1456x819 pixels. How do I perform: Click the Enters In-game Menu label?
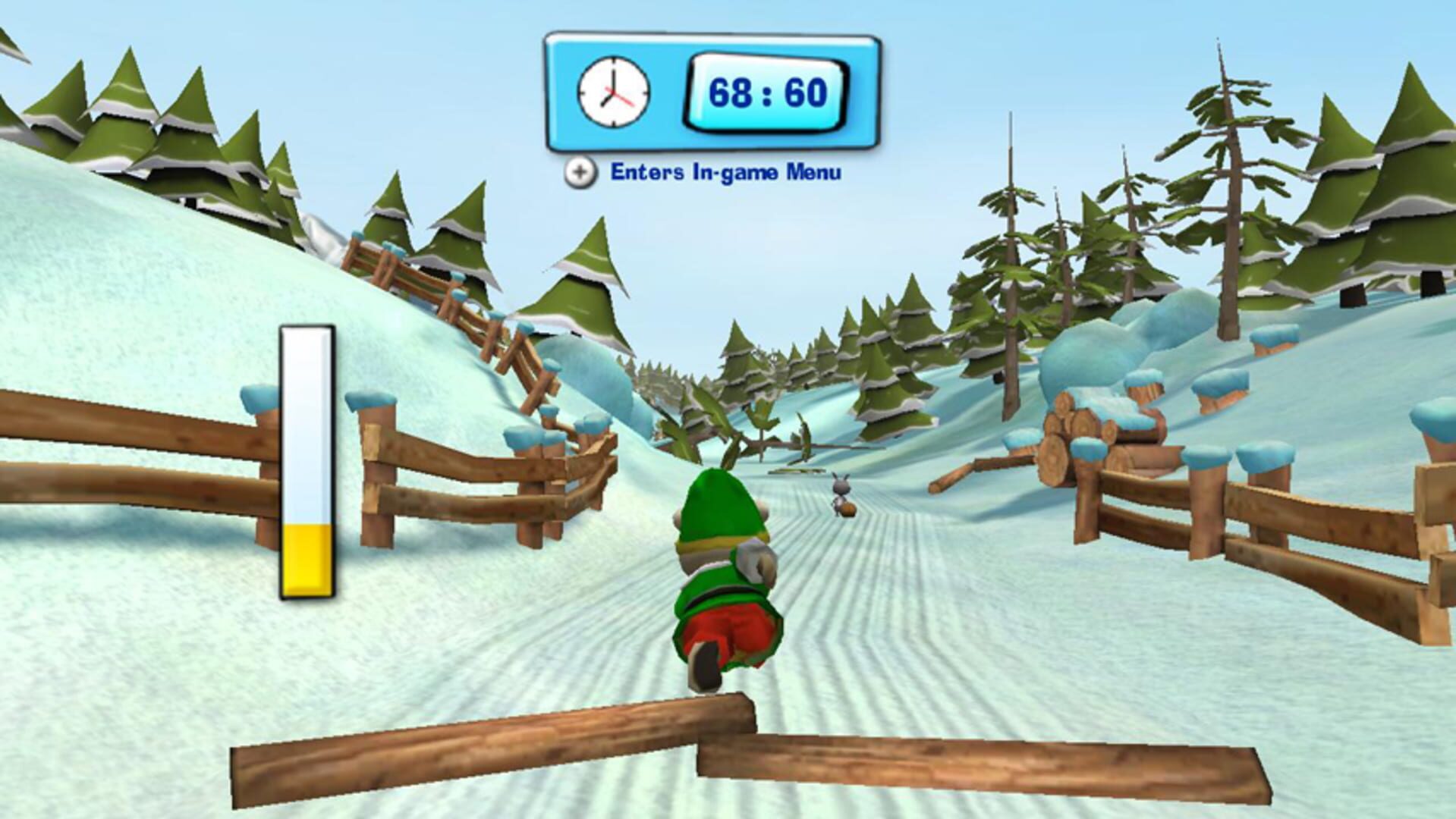[725, 173]
